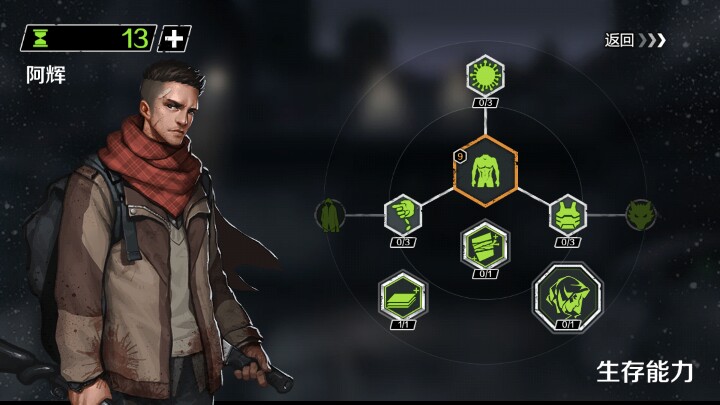The image size is (720, 405).
Task: Switch to the jacket skill tree
Action: [x=330, y=214]
